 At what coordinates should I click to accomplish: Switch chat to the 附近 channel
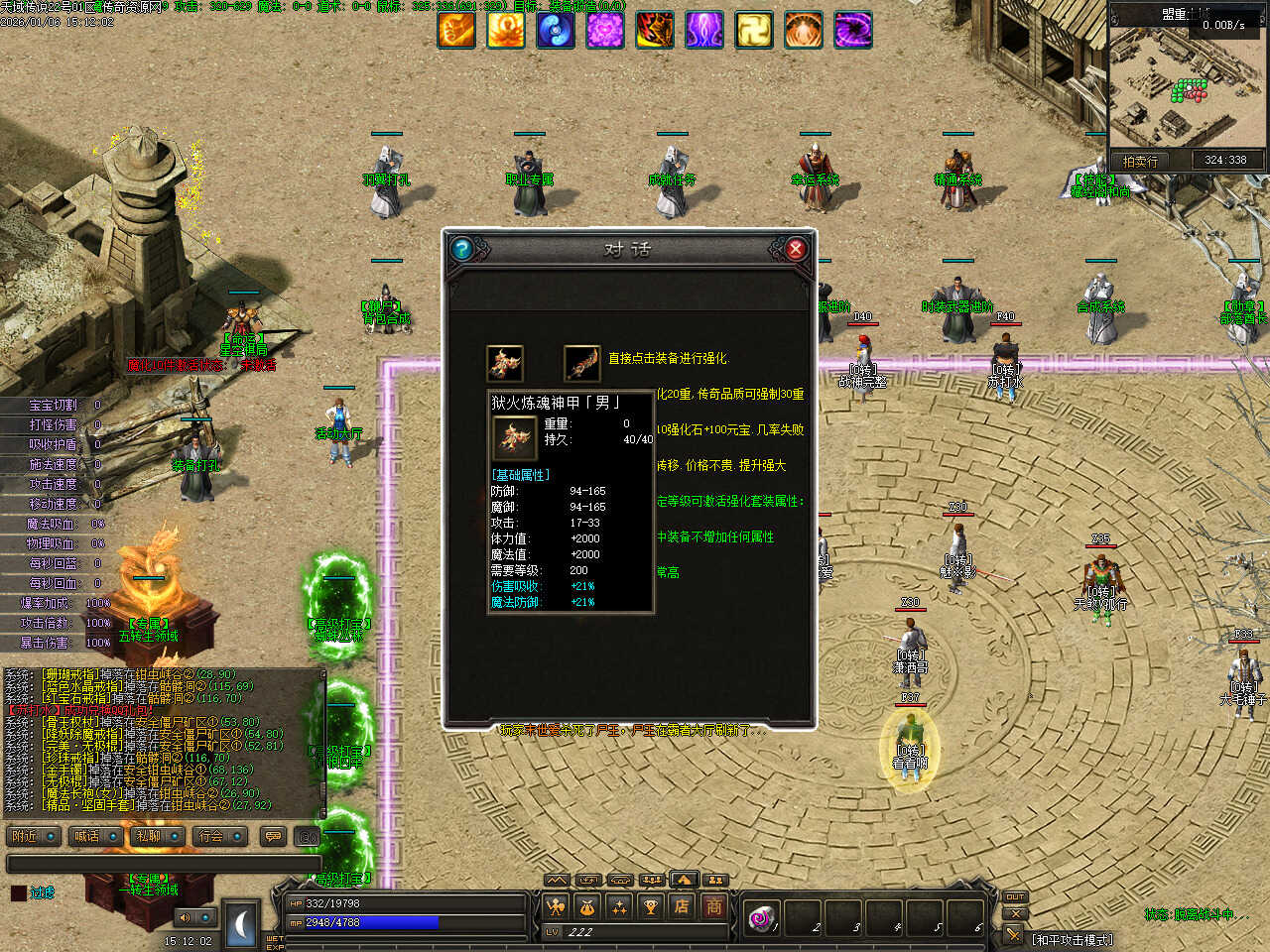33,837
